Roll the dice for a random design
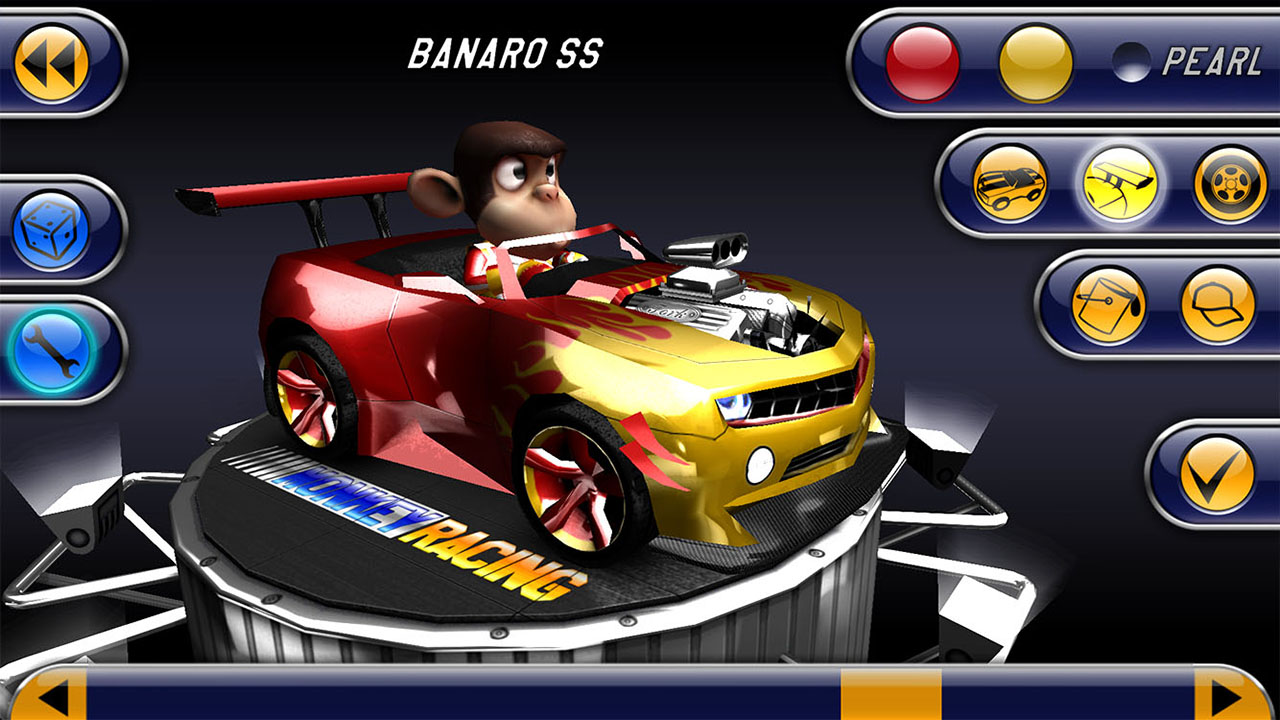This screenshot has height=720, width=1280. (55, 232)
